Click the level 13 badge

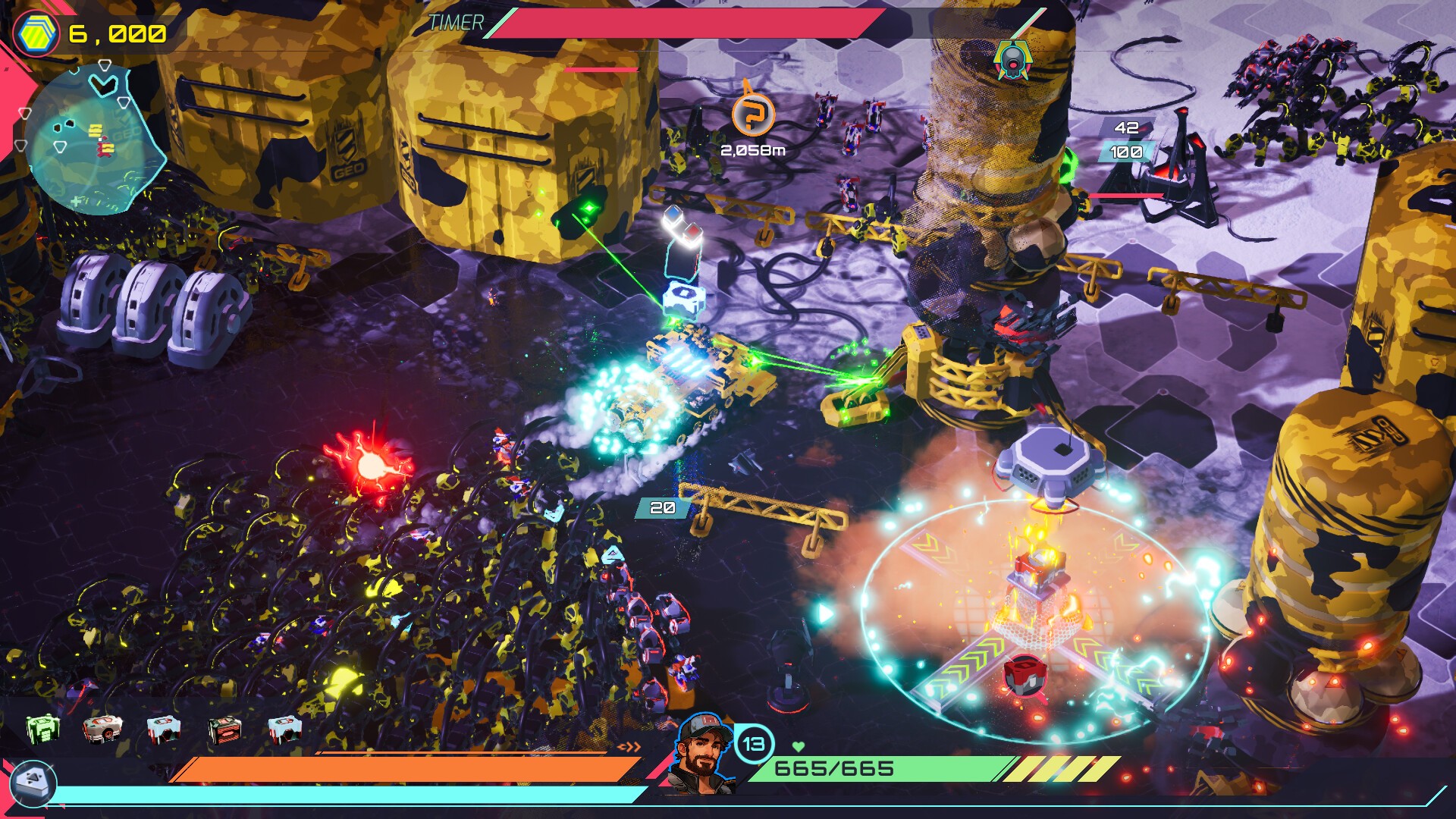(x=753, y=744)
